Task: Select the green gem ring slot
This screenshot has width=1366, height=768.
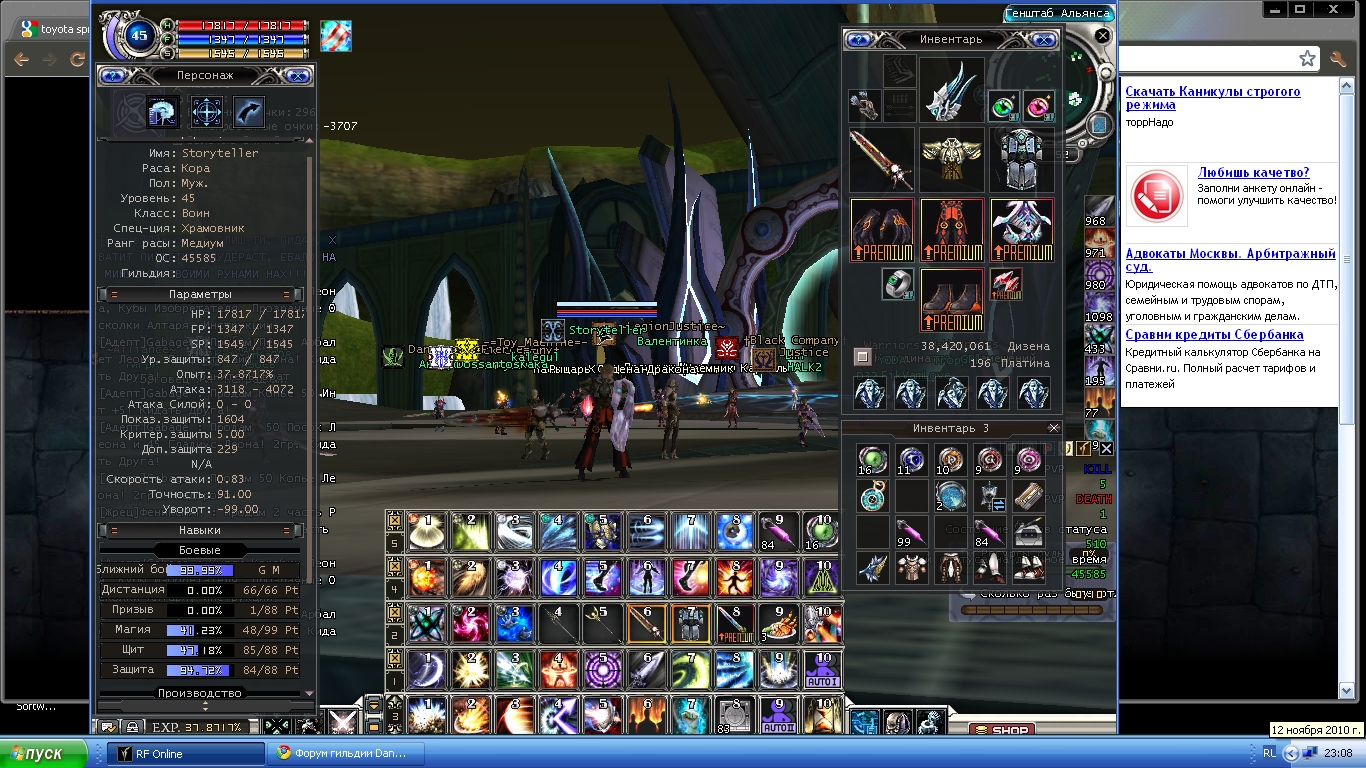Action: coord(897,284)
